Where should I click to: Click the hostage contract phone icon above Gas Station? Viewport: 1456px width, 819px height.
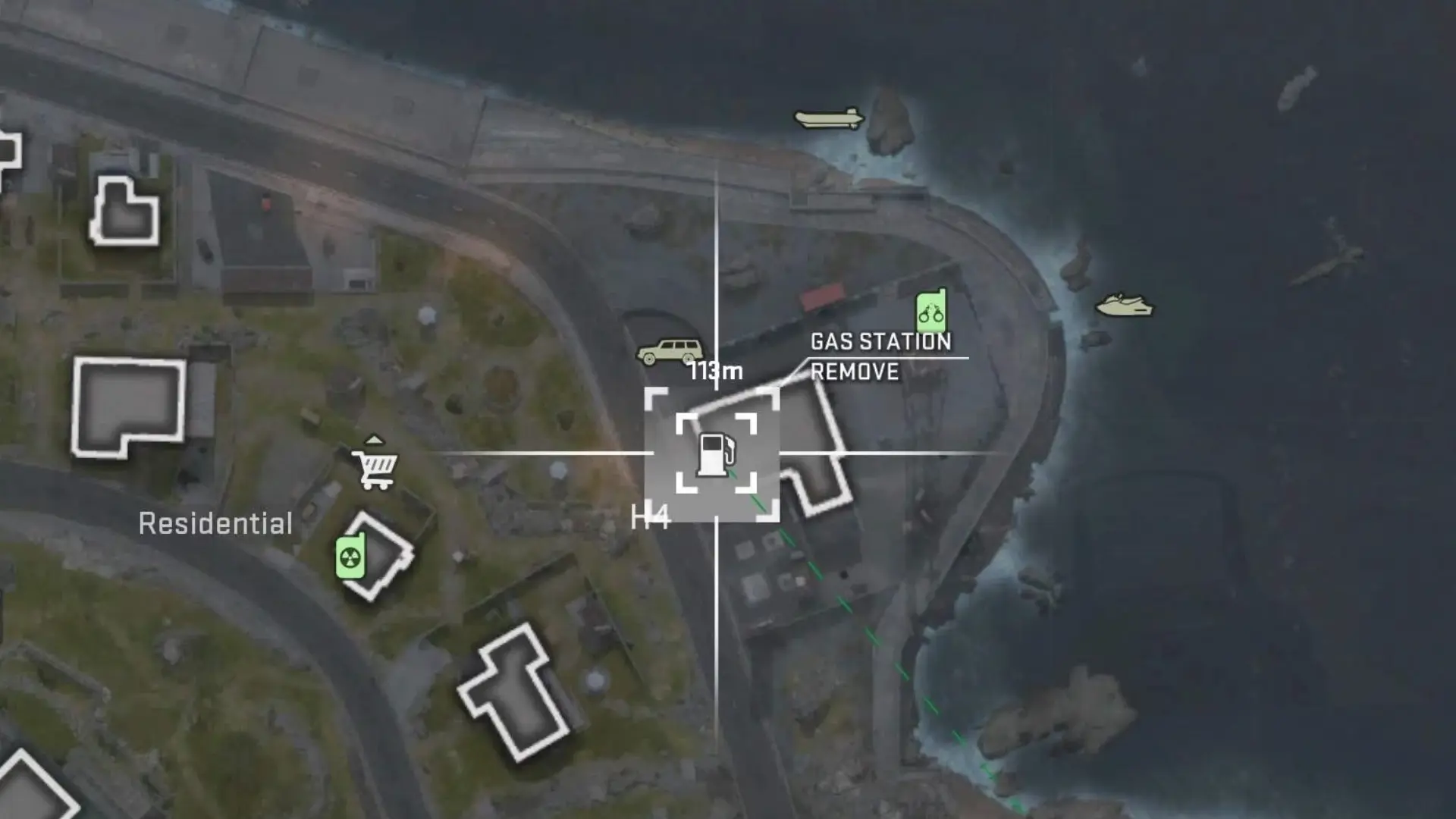point(931,310)
